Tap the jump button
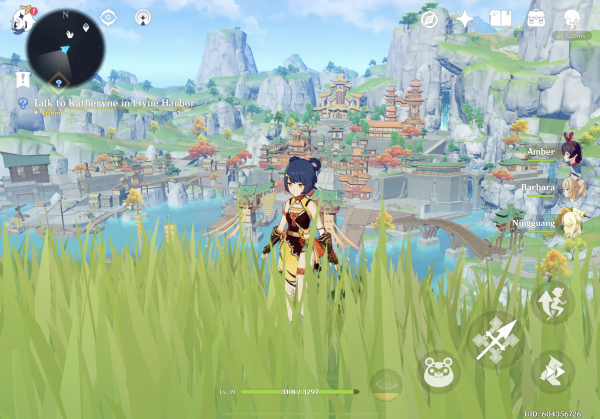The width and height of the screenshot is (600, 419). coord(553,301)
